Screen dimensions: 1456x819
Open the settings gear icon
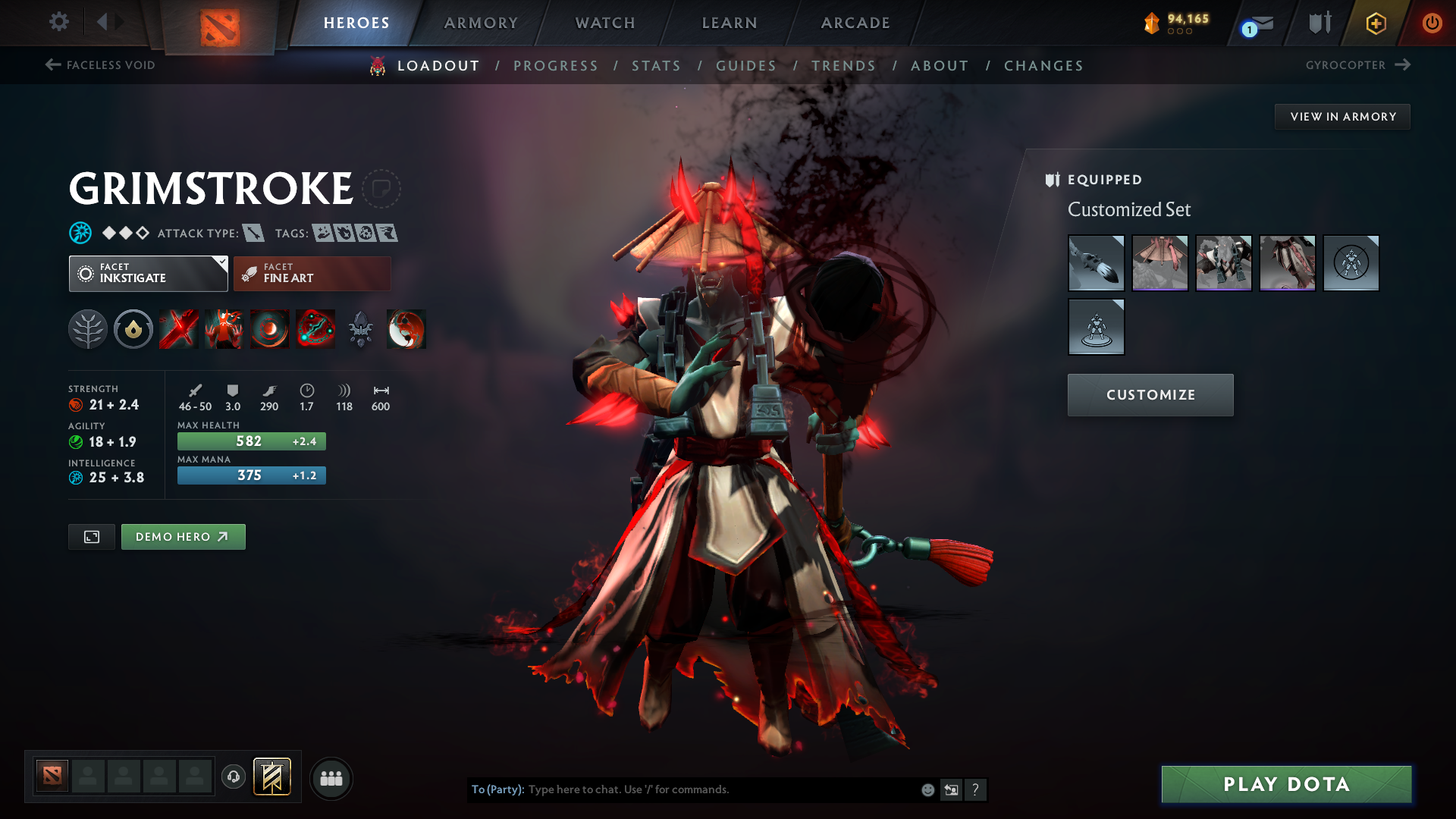click(59, 23)
